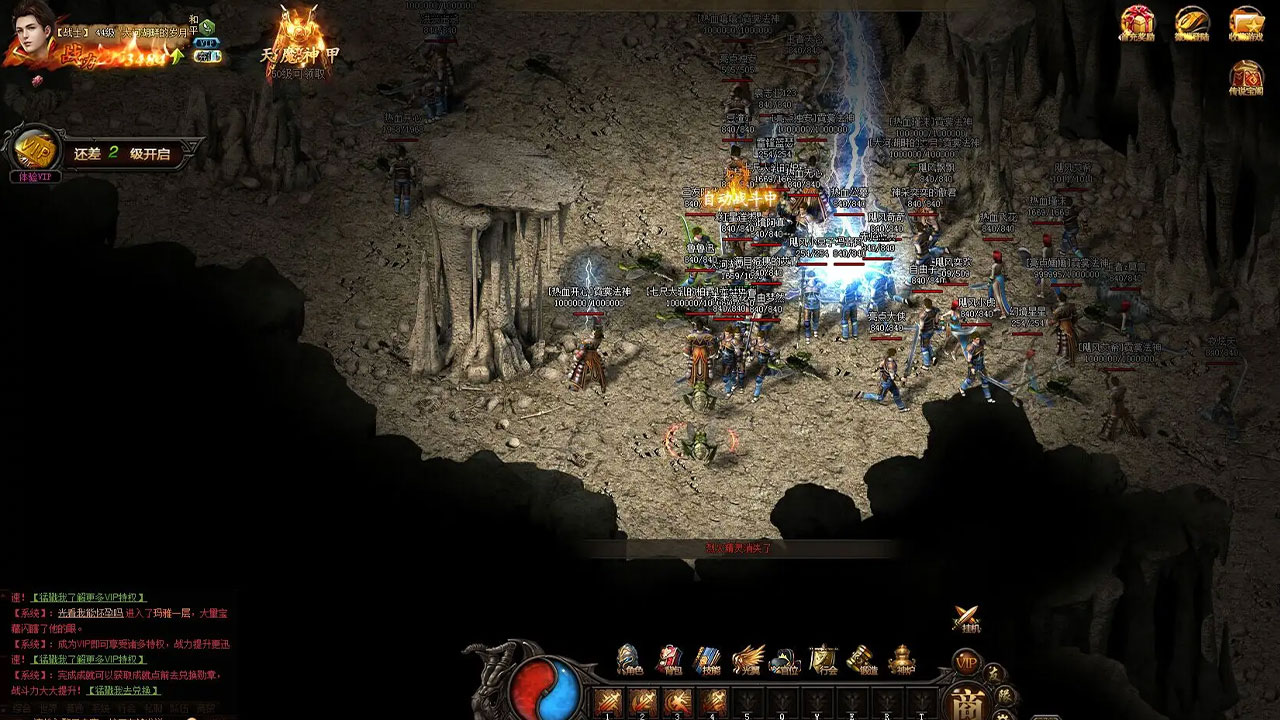Click the golden mouse icon
The width and height of the screenshot is (1280, 720).
pyautogui.click(x=1192, y=24)
